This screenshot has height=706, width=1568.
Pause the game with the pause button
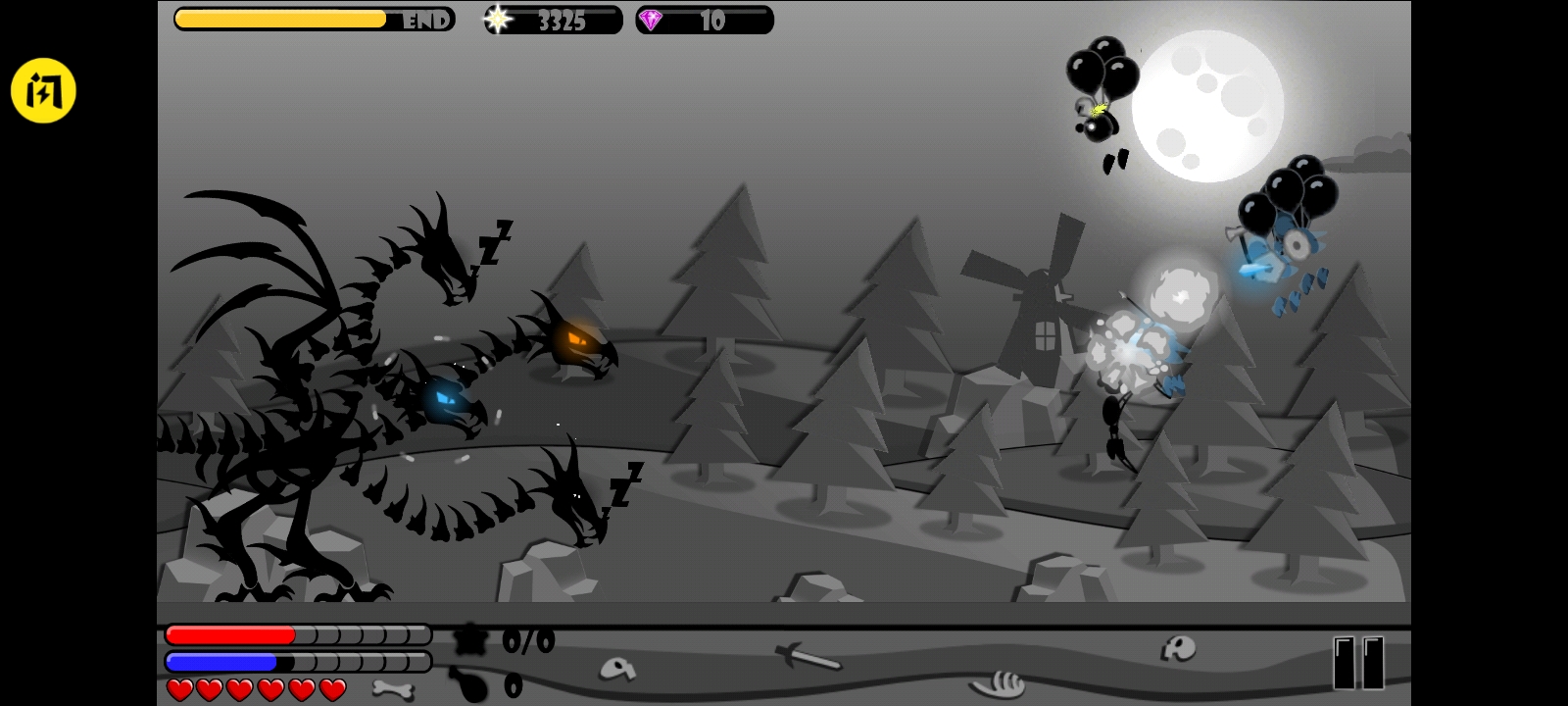[x=1358, y=663]
